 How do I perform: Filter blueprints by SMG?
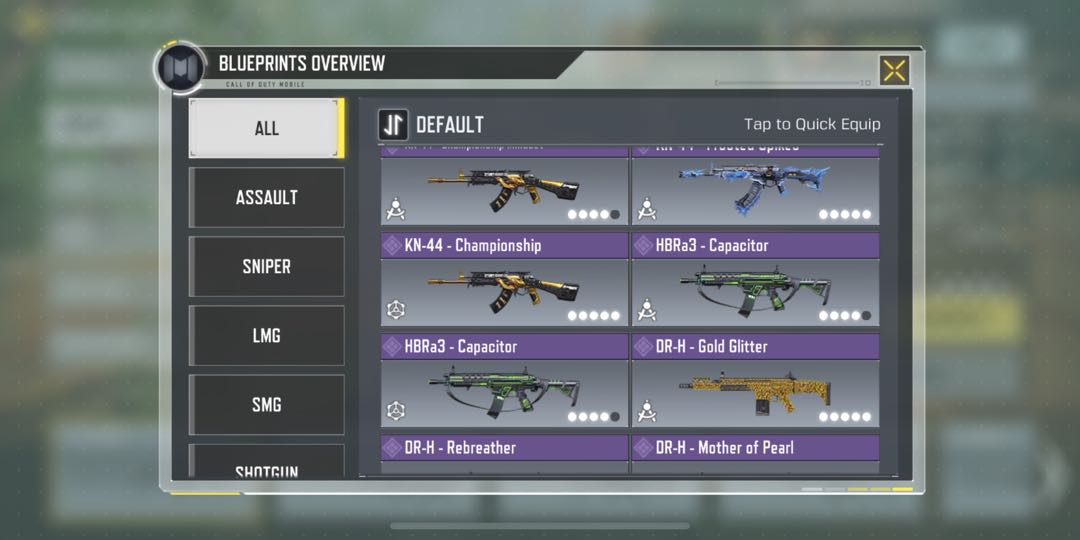tap(266, 404)
